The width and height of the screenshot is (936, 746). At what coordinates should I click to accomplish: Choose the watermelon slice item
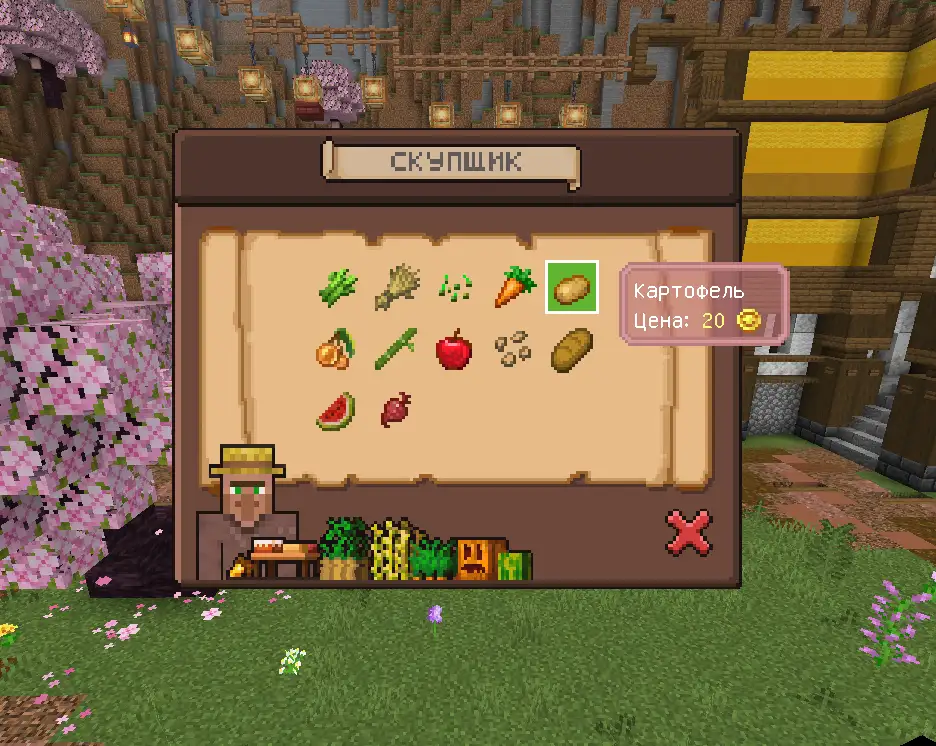pos(336,410)
